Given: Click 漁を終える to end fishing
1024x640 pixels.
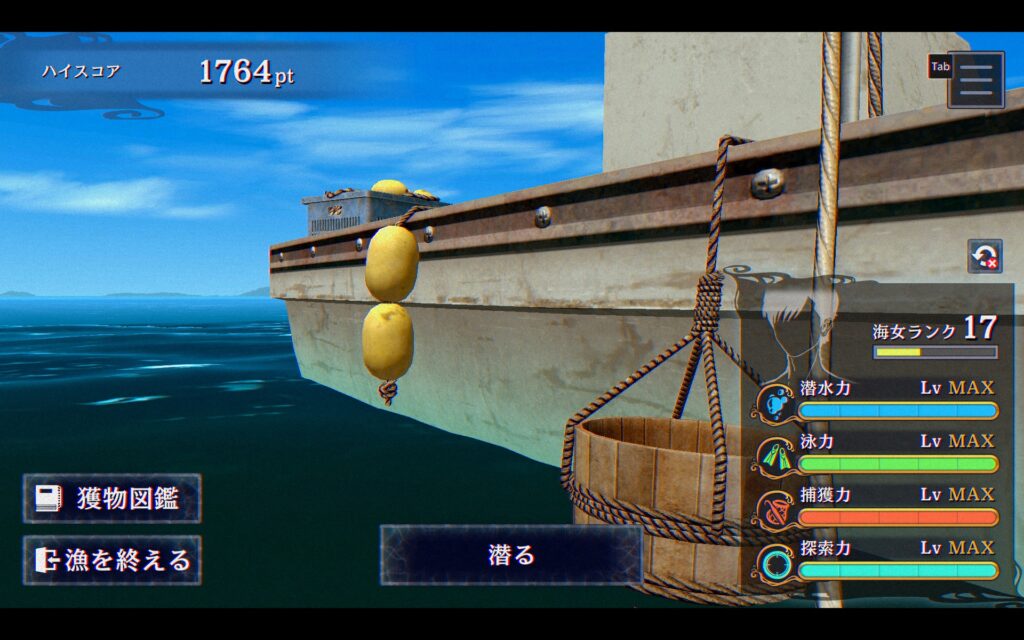Looking at the screenshot, I should [x=112, y=560].
